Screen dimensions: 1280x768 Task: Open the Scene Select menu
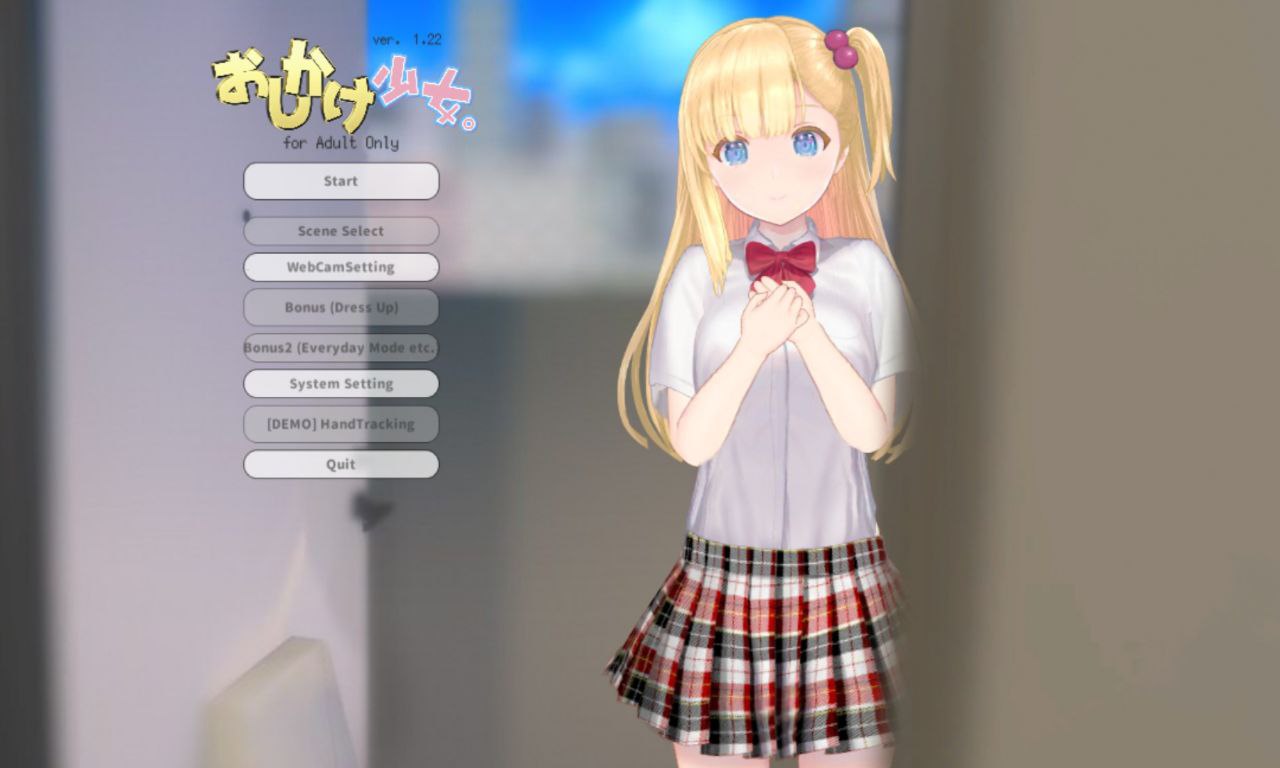click(x=340, y=231)
